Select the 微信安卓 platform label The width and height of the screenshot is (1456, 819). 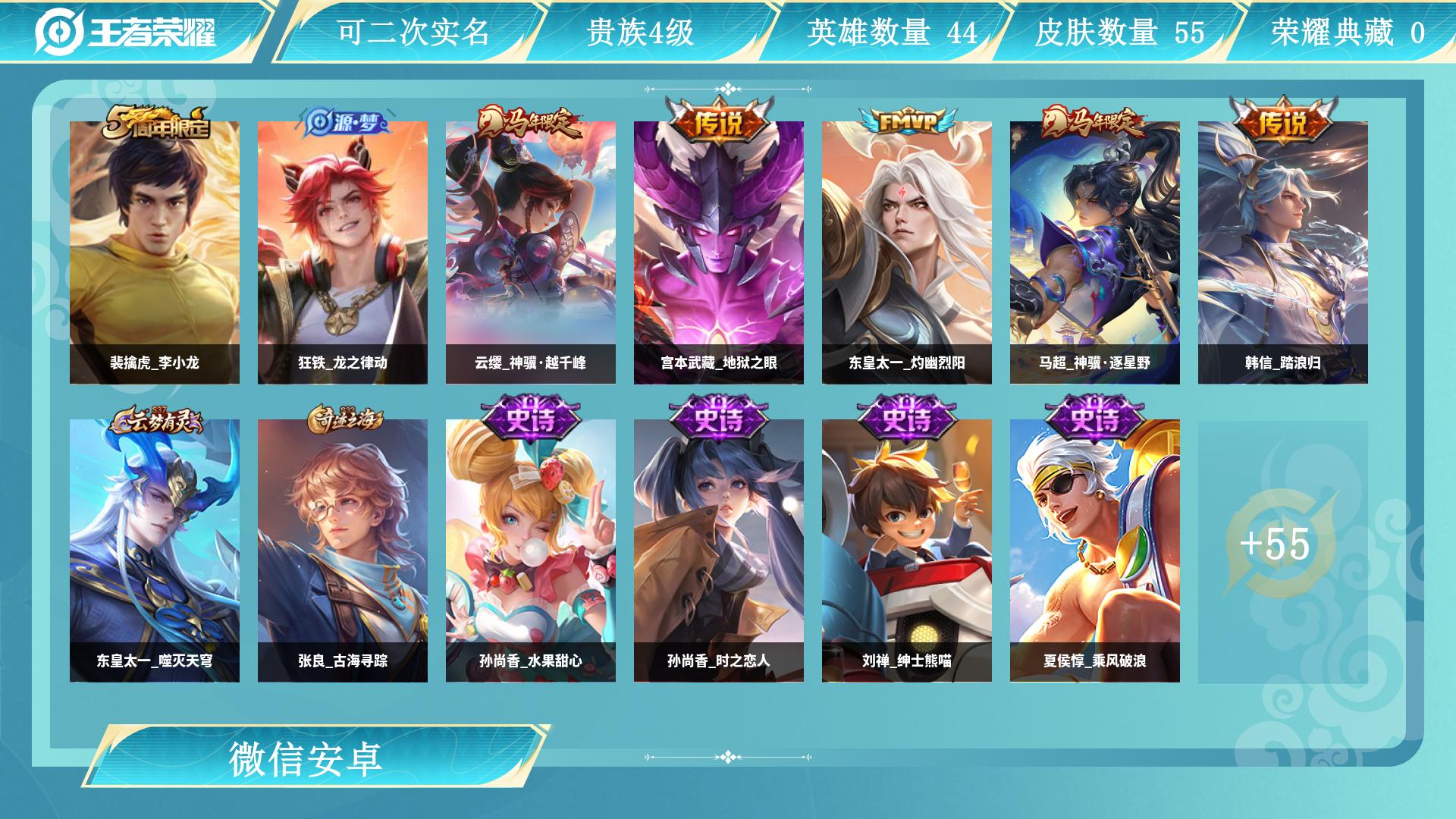click(x=305, y=758)
